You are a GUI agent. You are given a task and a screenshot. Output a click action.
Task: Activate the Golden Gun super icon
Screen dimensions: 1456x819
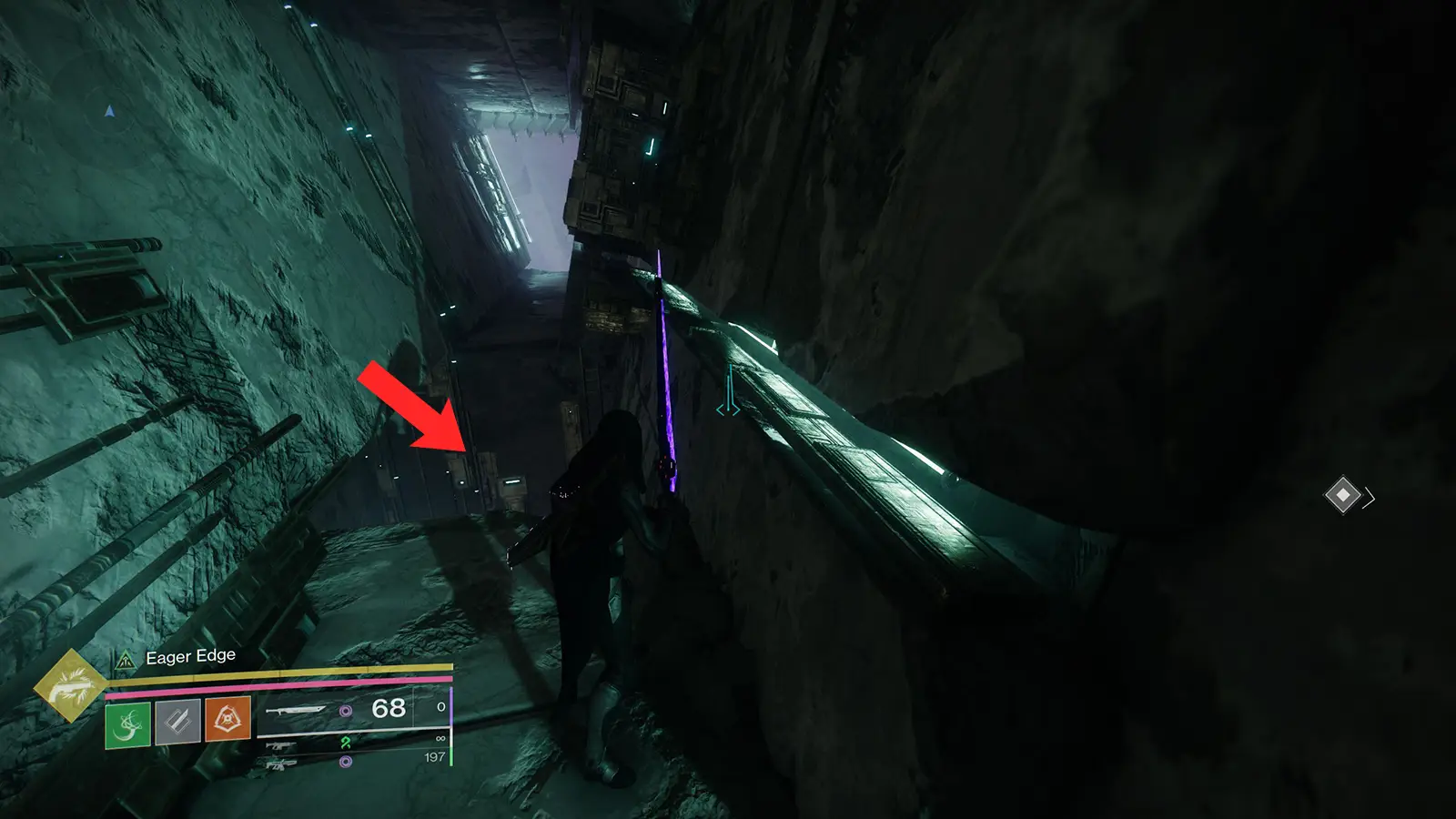tap(70, 685)
